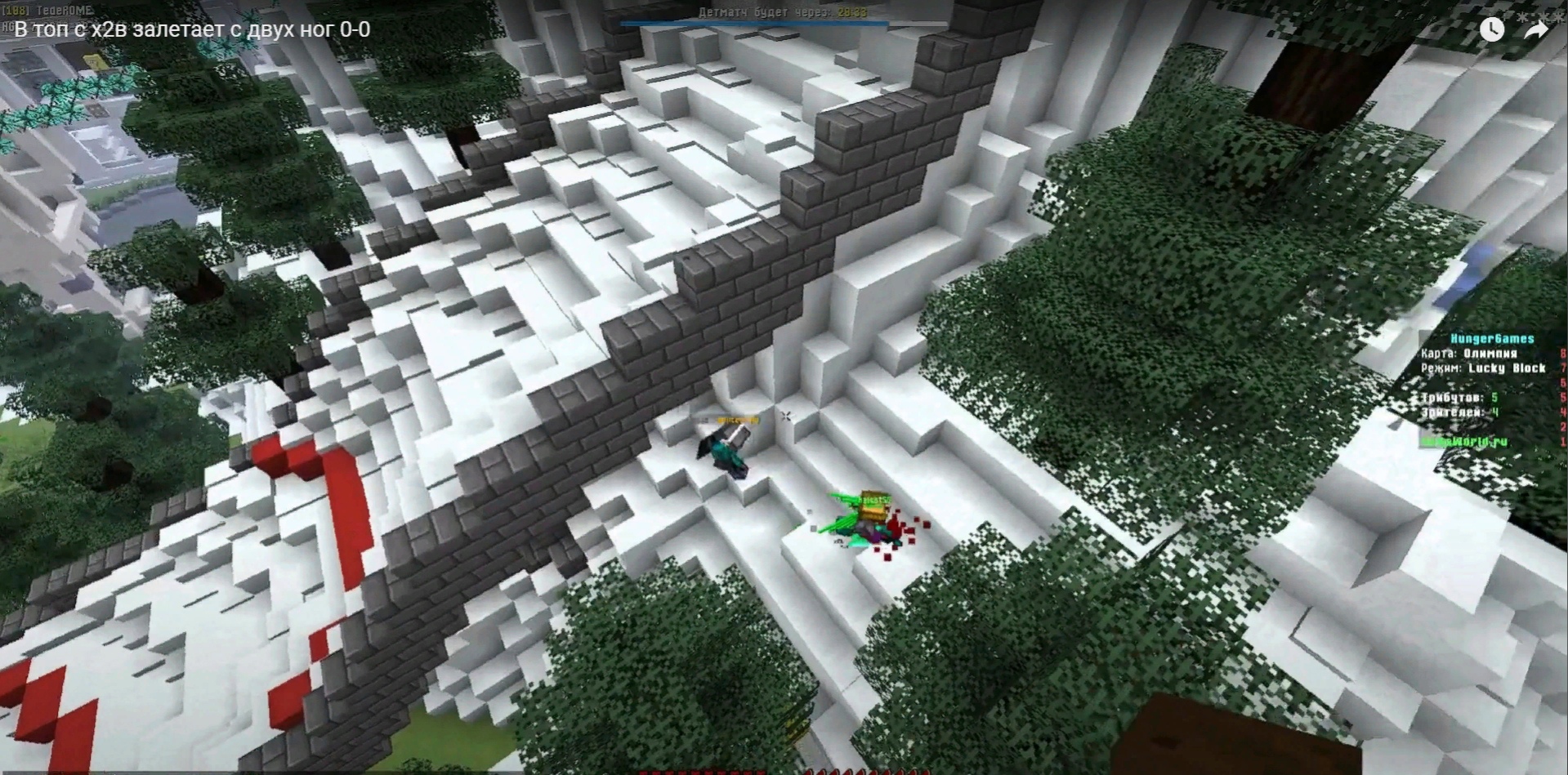Click the green ...World.ru server address

[x=1463, y=442]
